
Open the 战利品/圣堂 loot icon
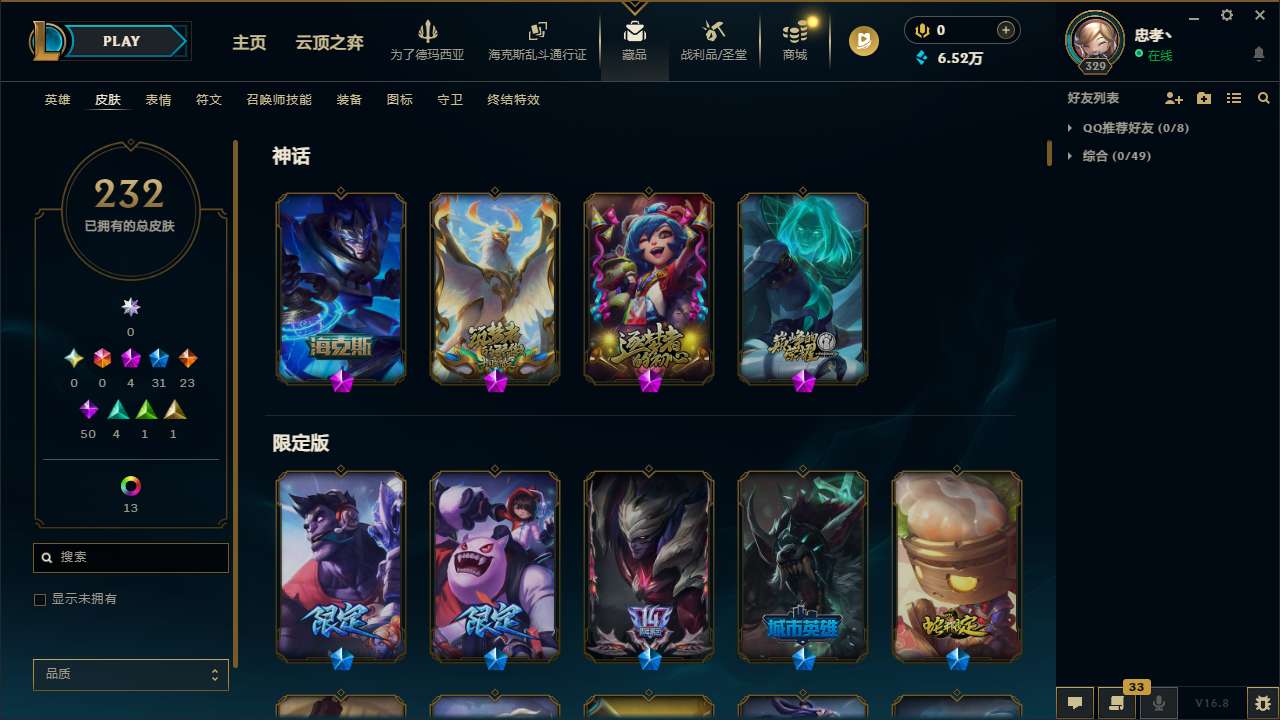[713, 40]
